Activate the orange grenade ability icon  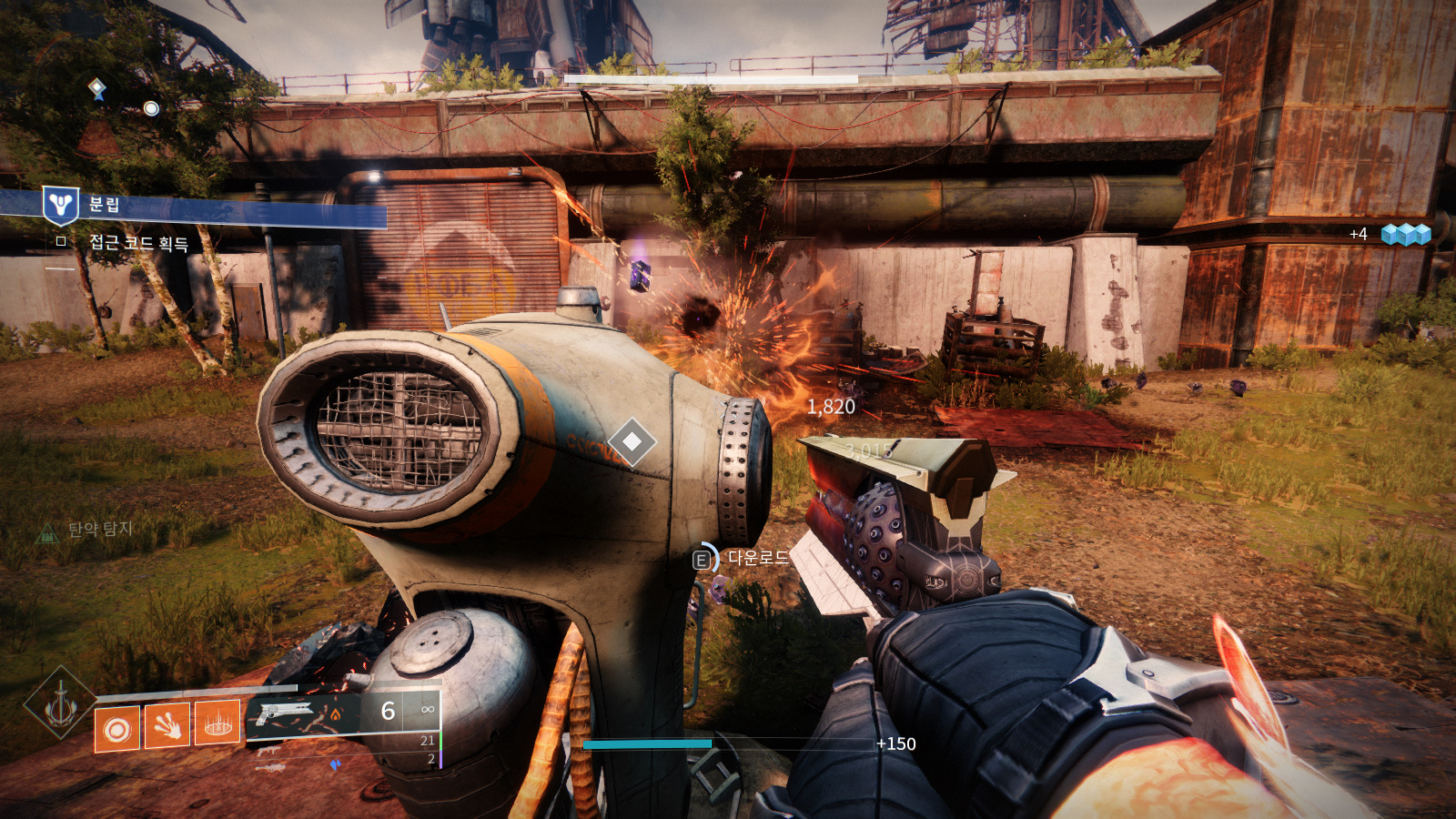[x=118, y=729]
